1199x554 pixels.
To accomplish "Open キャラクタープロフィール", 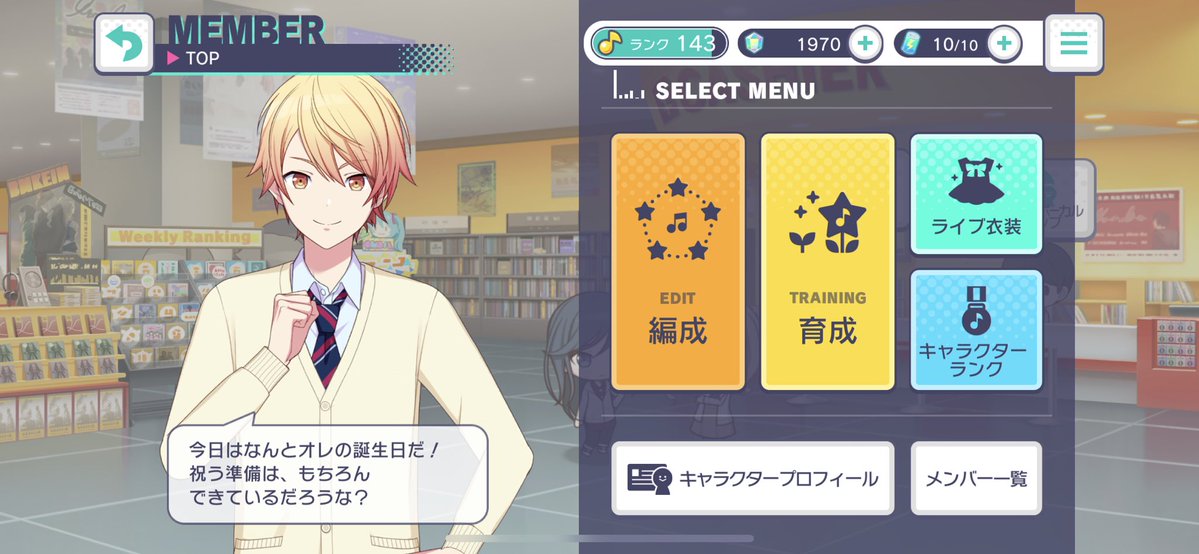I will (x=752, y=478).
